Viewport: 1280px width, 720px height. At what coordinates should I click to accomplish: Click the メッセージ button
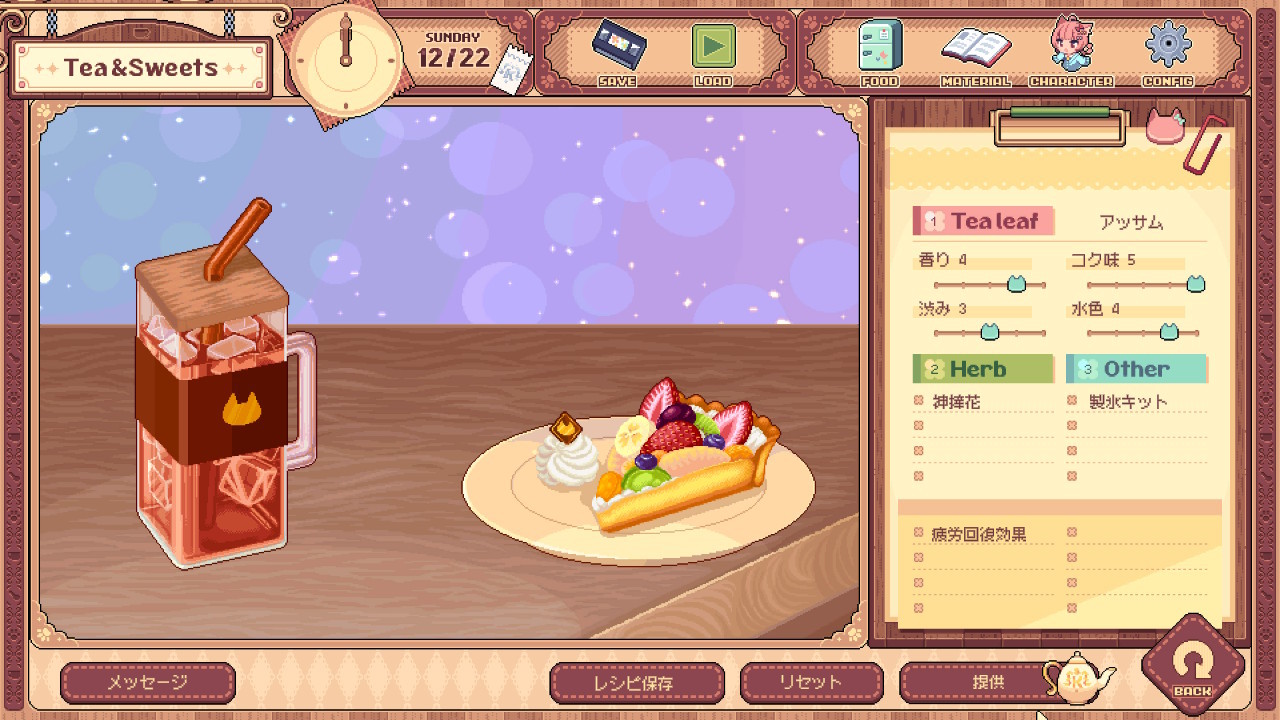pos(148,683)
